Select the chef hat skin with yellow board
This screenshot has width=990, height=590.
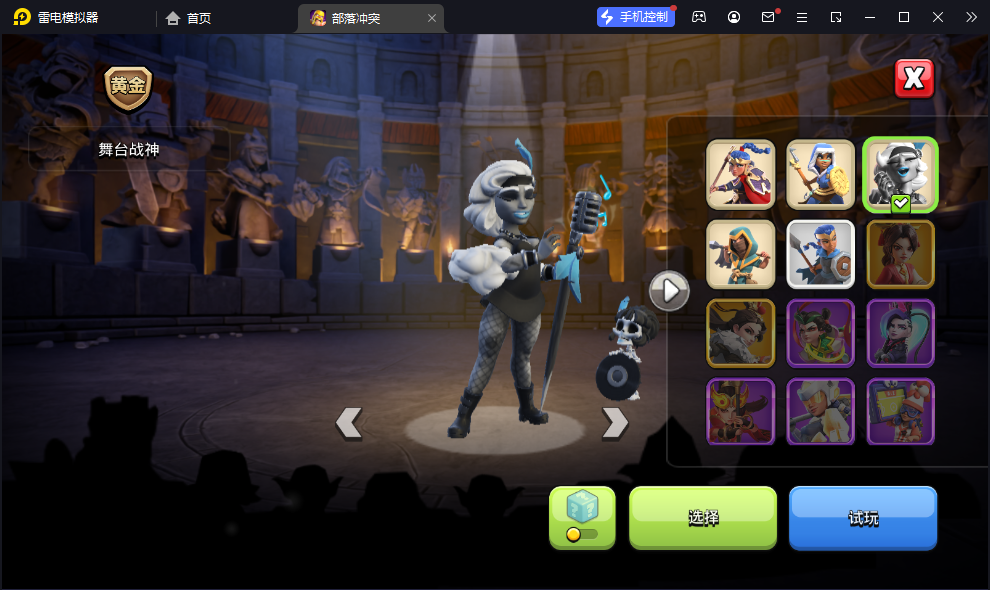(x=900, y=411)
